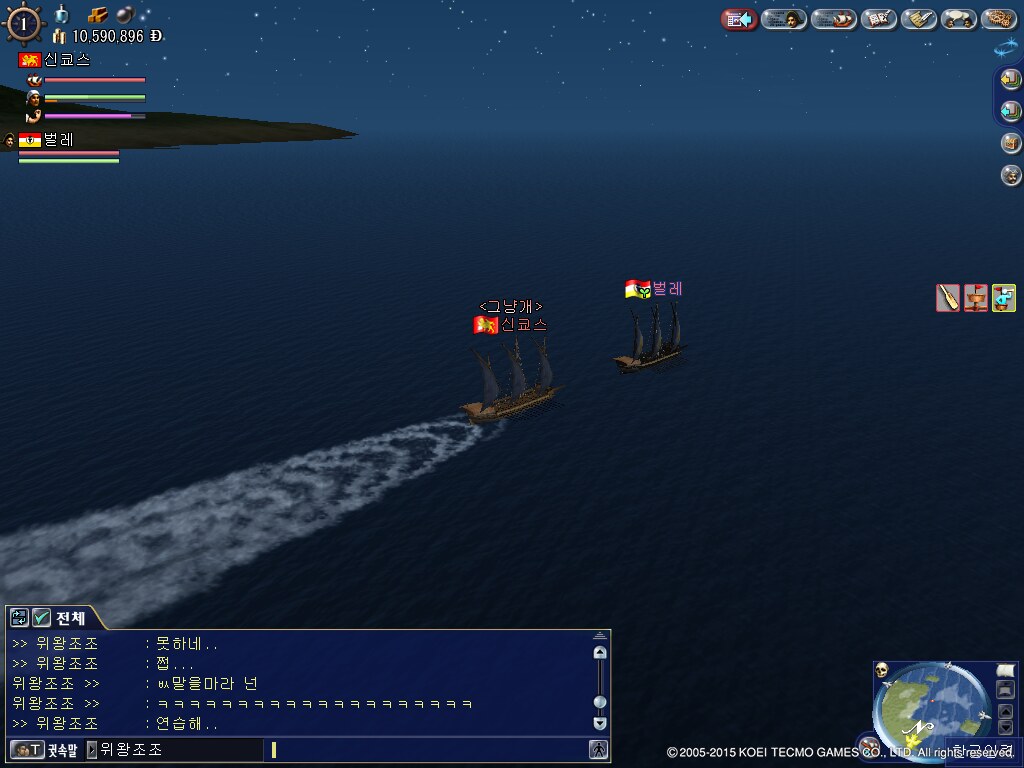Click the skull icon beside the minimap

pyautogui.click(x=882, y=670)
